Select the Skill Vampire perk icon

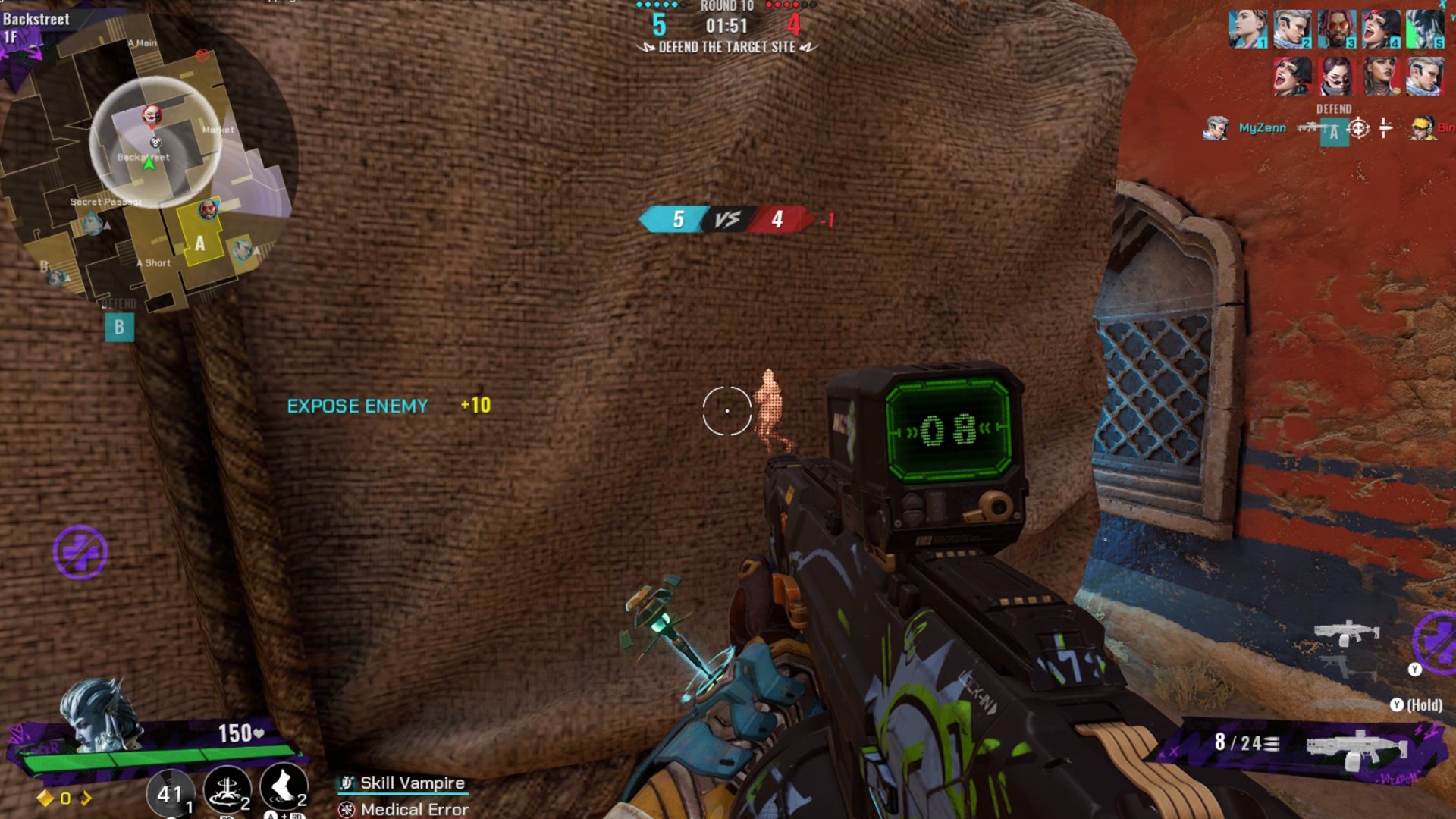point(348,783)
